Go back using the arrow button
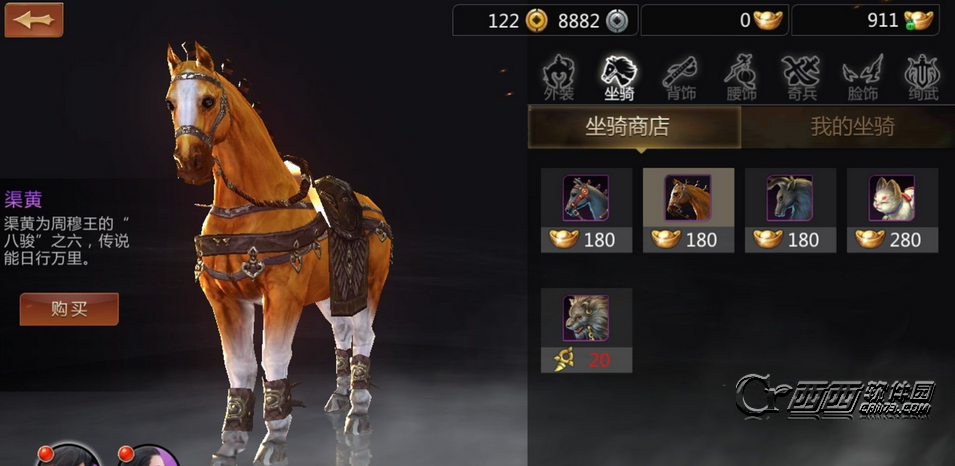 33,19
